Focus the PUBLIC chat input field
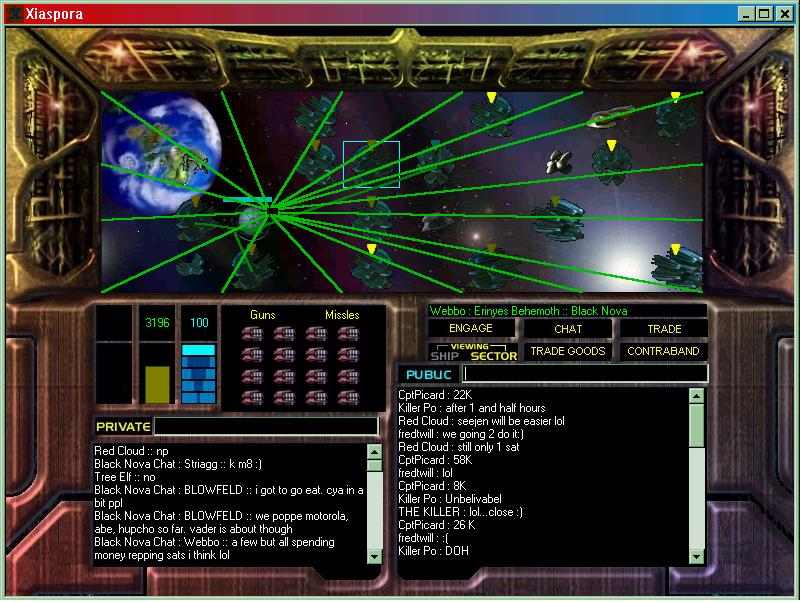This screenshot has height=602, width=800. coord(585,374)
